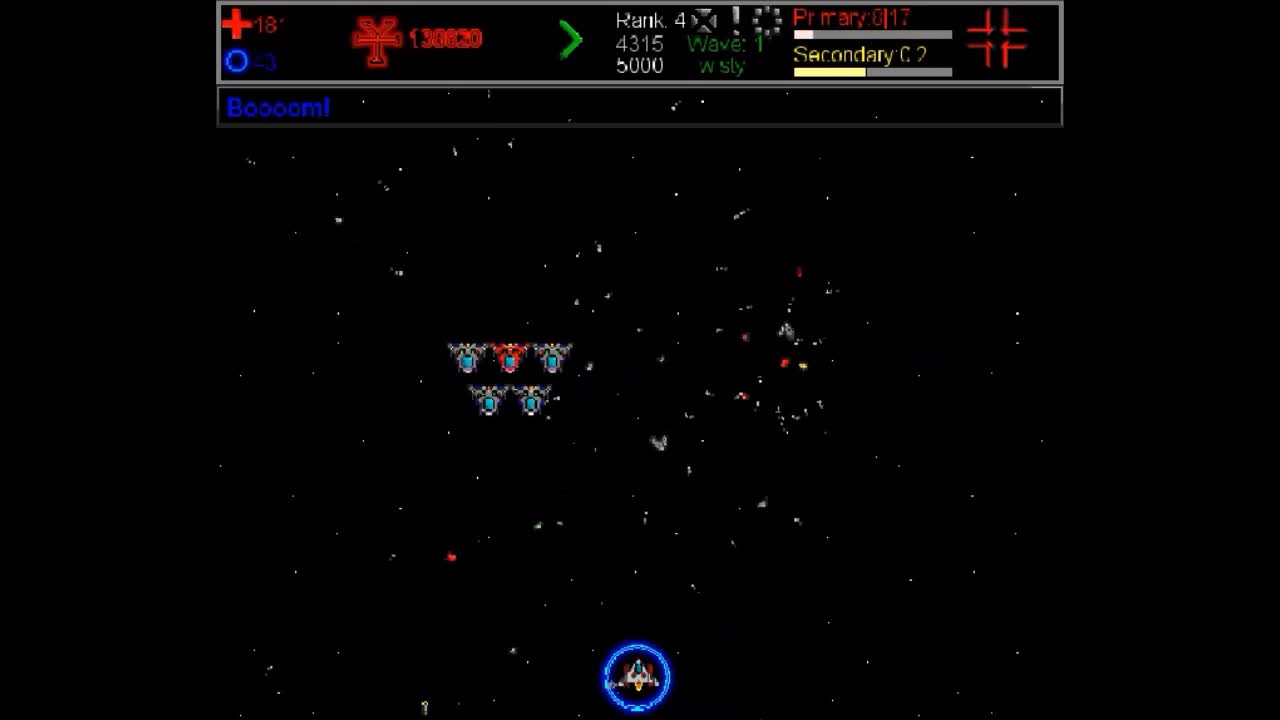Click the green speed arrow indicator
1280x720 pixels.
click(571, 40)
